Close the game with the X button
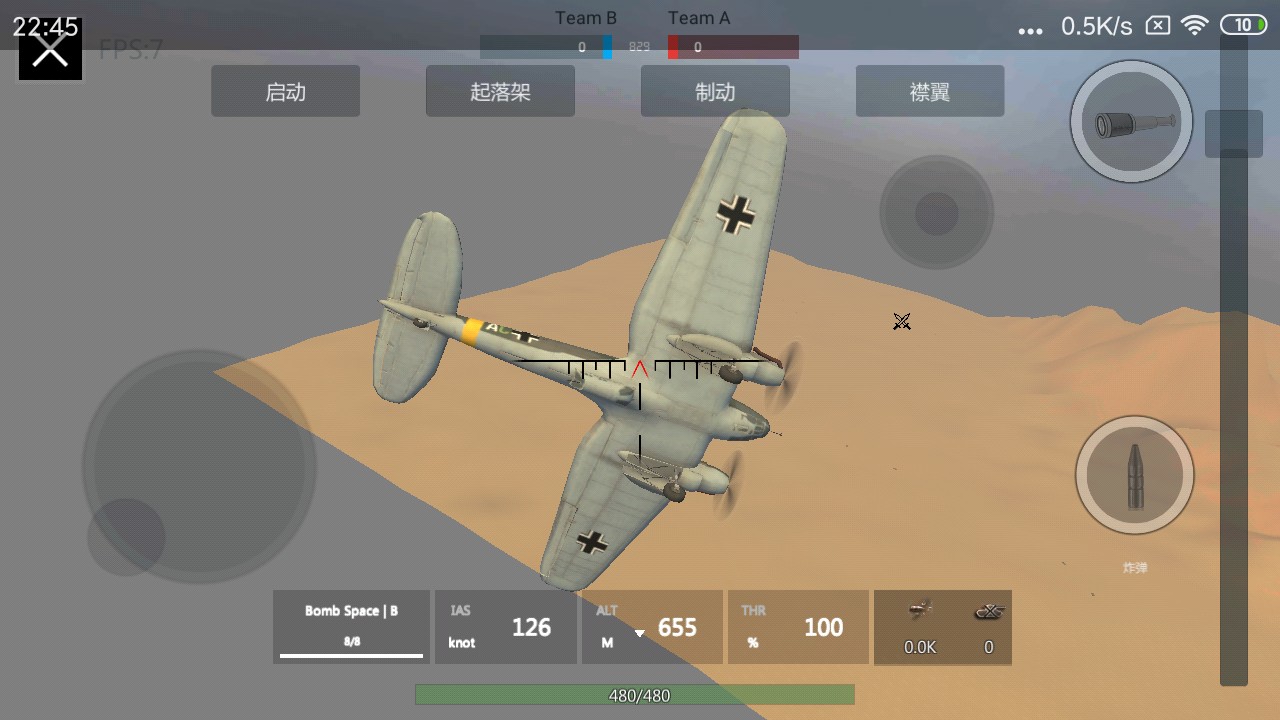The width and height of the screenshot is (1280, 720). tap(50, 50)
